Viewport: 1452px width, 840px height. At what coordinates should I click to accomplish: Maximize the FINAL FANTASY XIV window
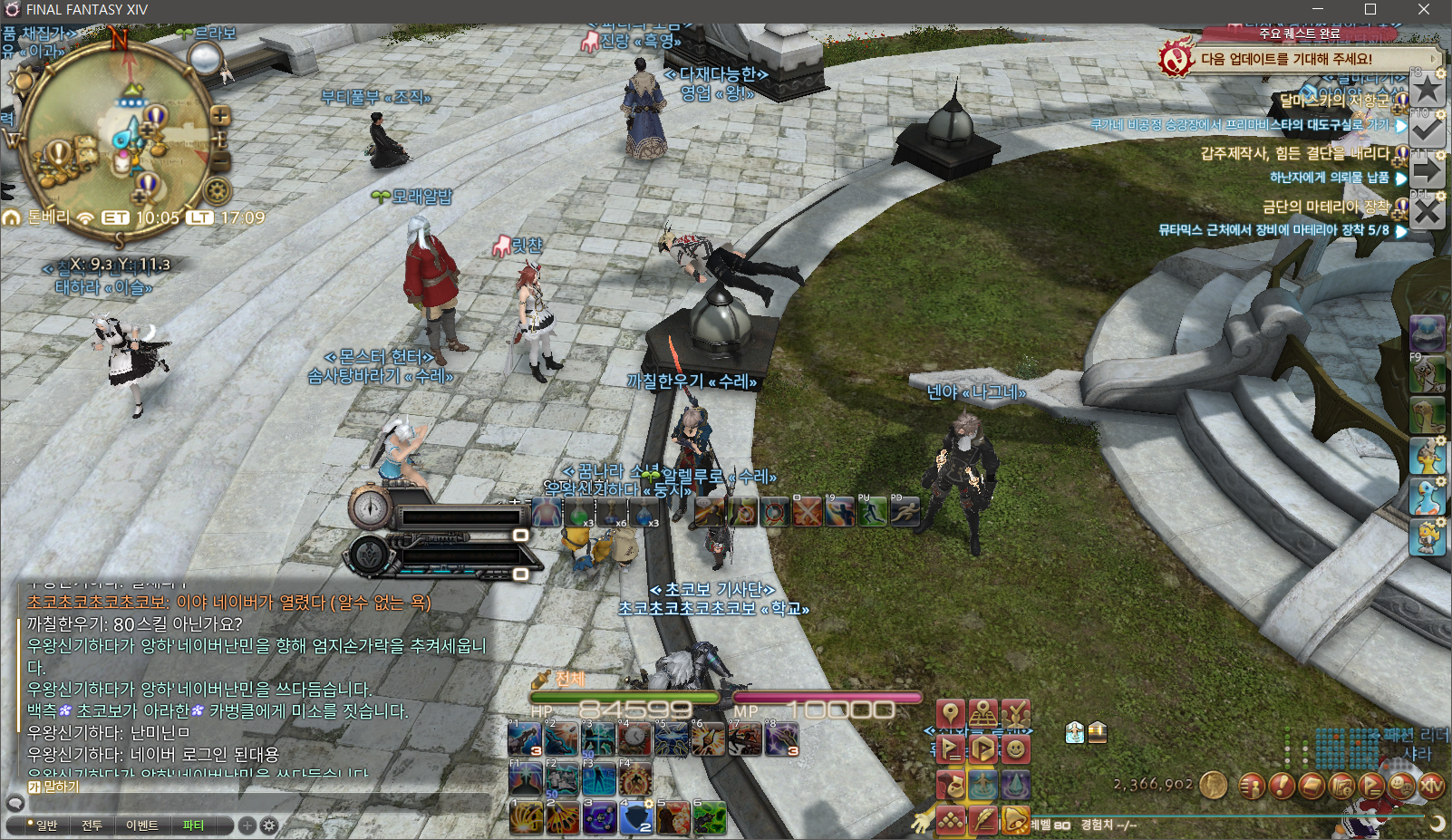click(1370, 10)
